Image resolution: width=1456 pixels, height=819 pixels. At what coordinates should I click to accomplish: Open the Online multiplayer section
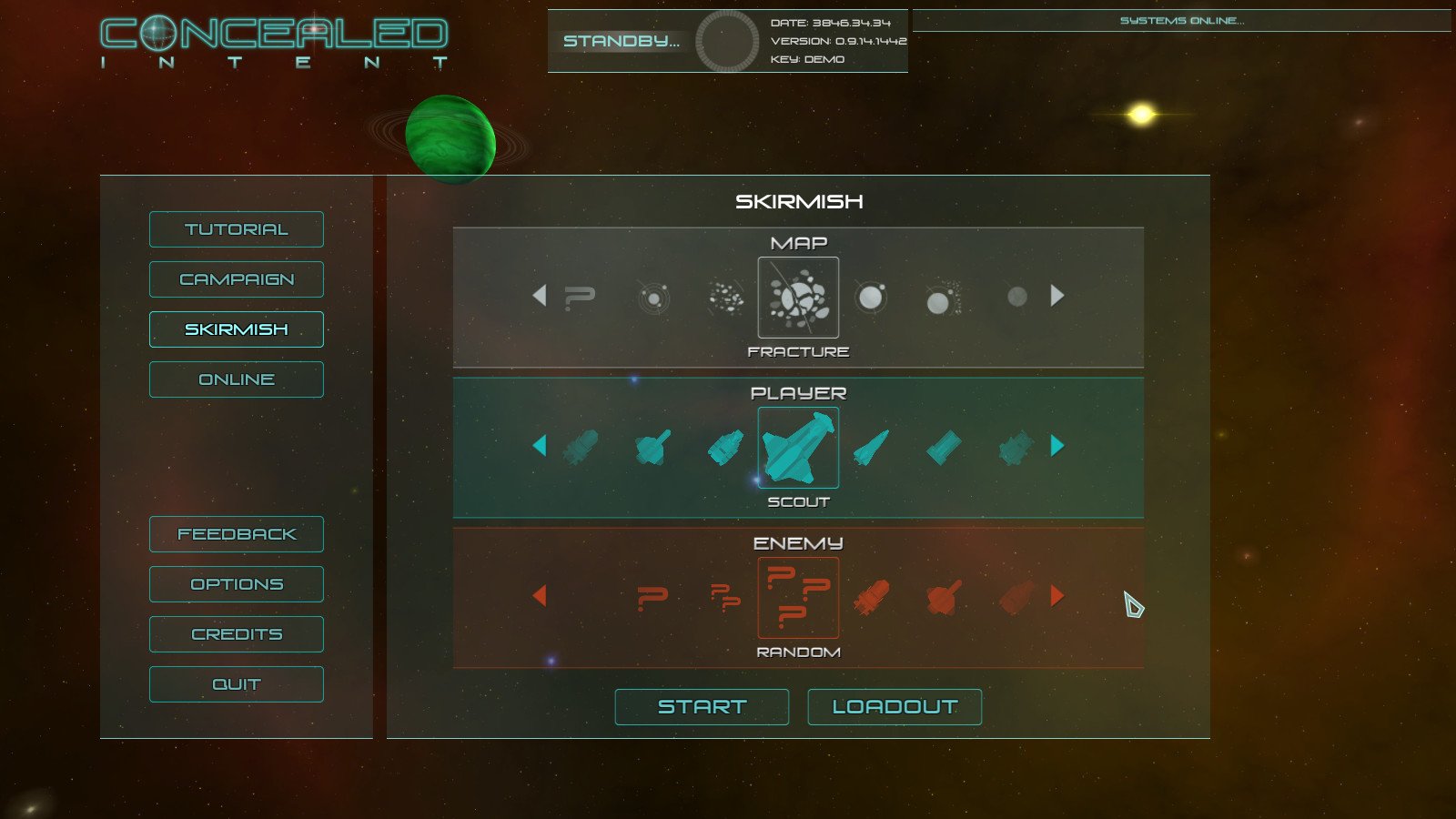coord(236,379)
